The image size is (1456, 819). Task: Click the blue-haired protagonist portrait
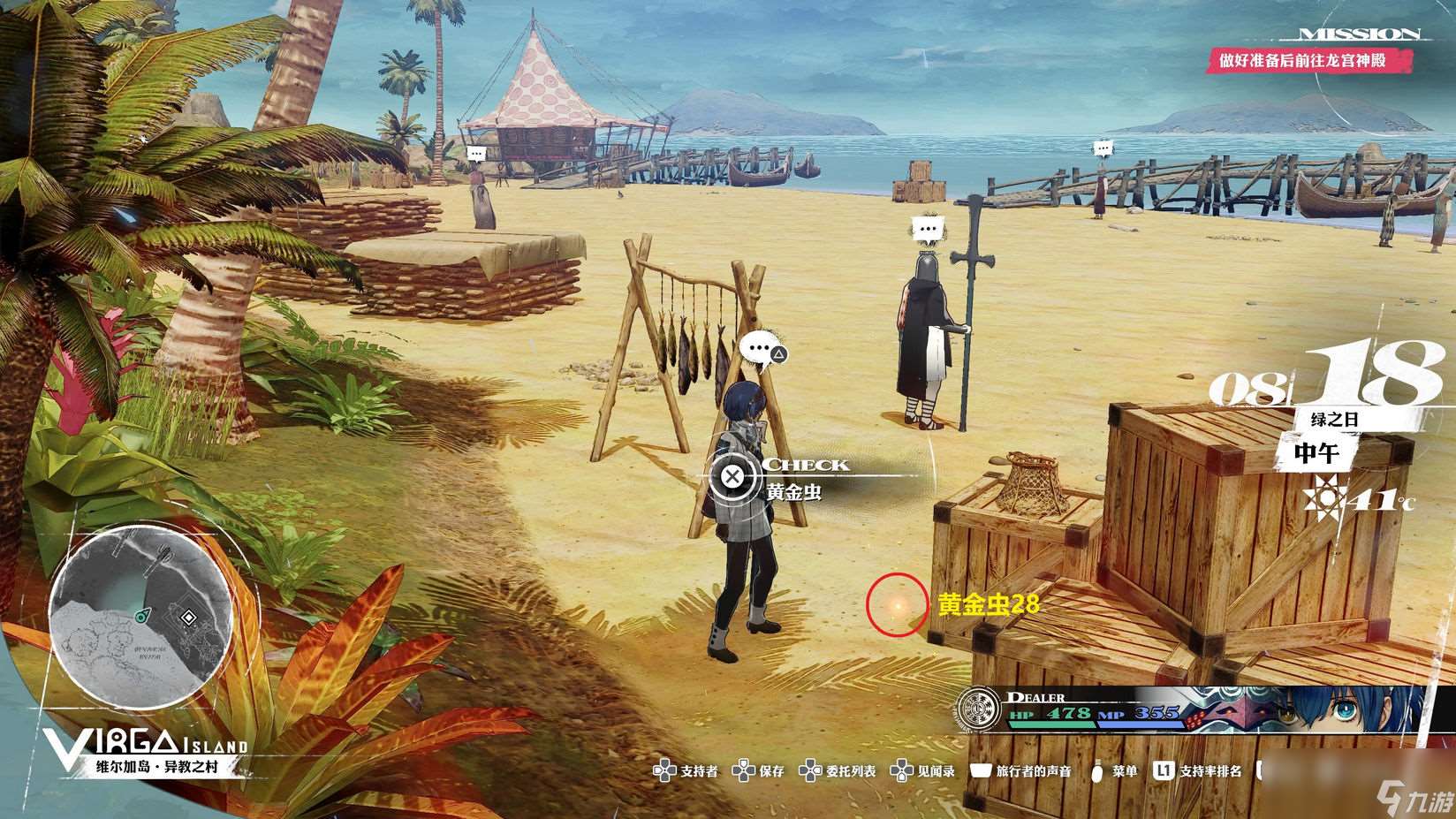1325,711
